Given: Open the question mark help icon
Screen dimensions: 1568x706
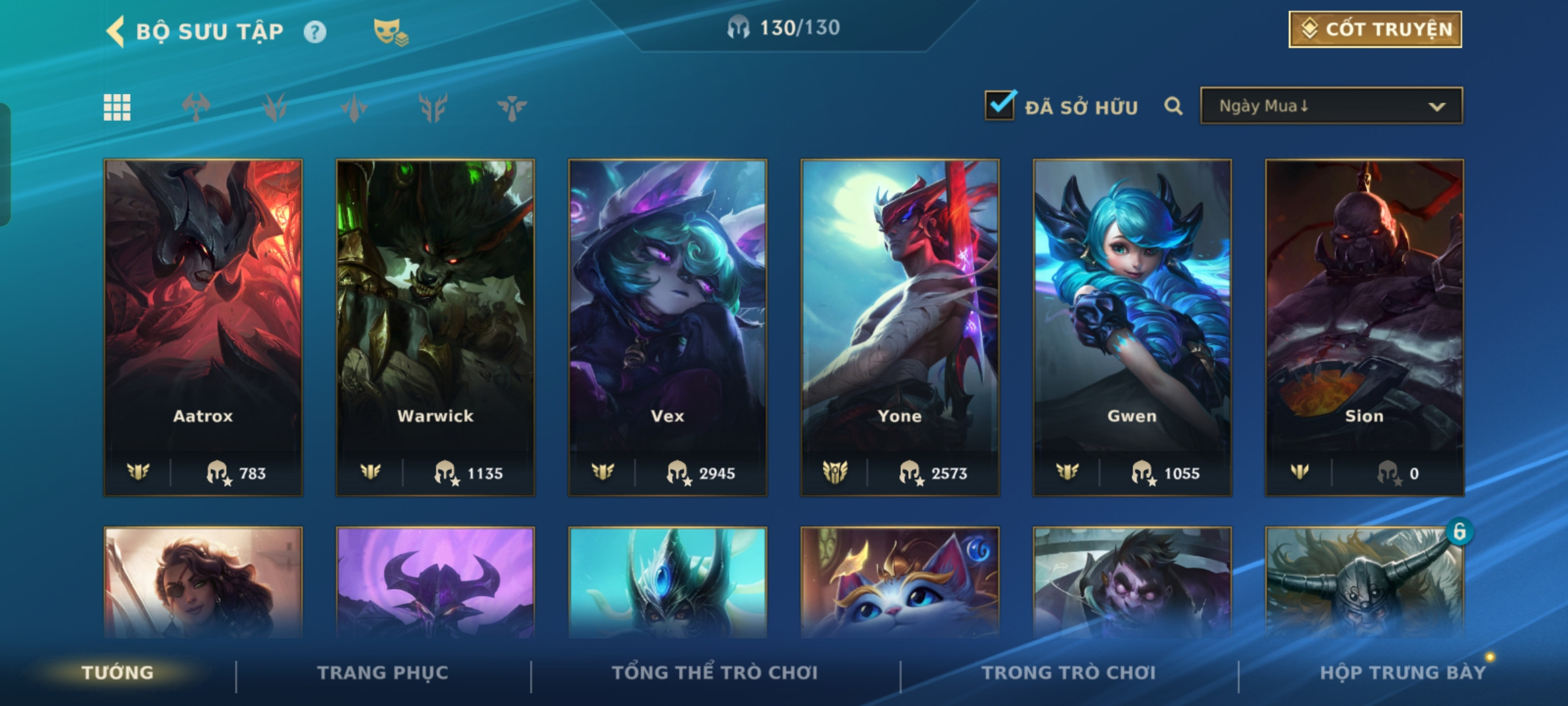Looking at the screenshot, I should pos(315,32).
